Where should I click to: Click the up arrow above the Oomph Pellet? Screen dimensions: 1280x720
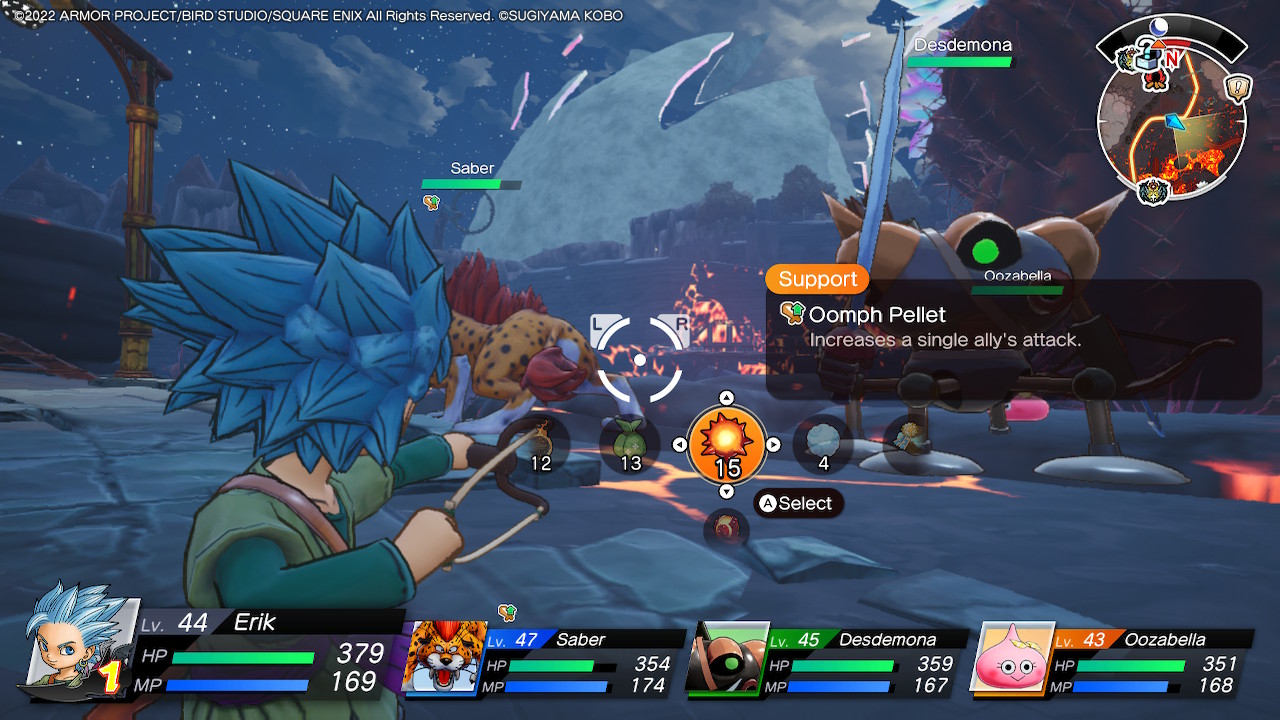(727, 398)
